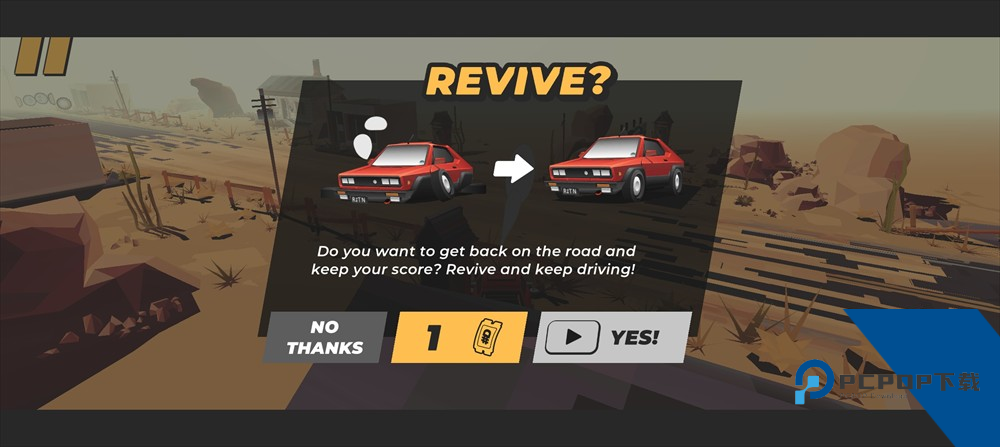Click the pause icon
The width and height of the screenshot is (1000, 447).
pos(44,56)
